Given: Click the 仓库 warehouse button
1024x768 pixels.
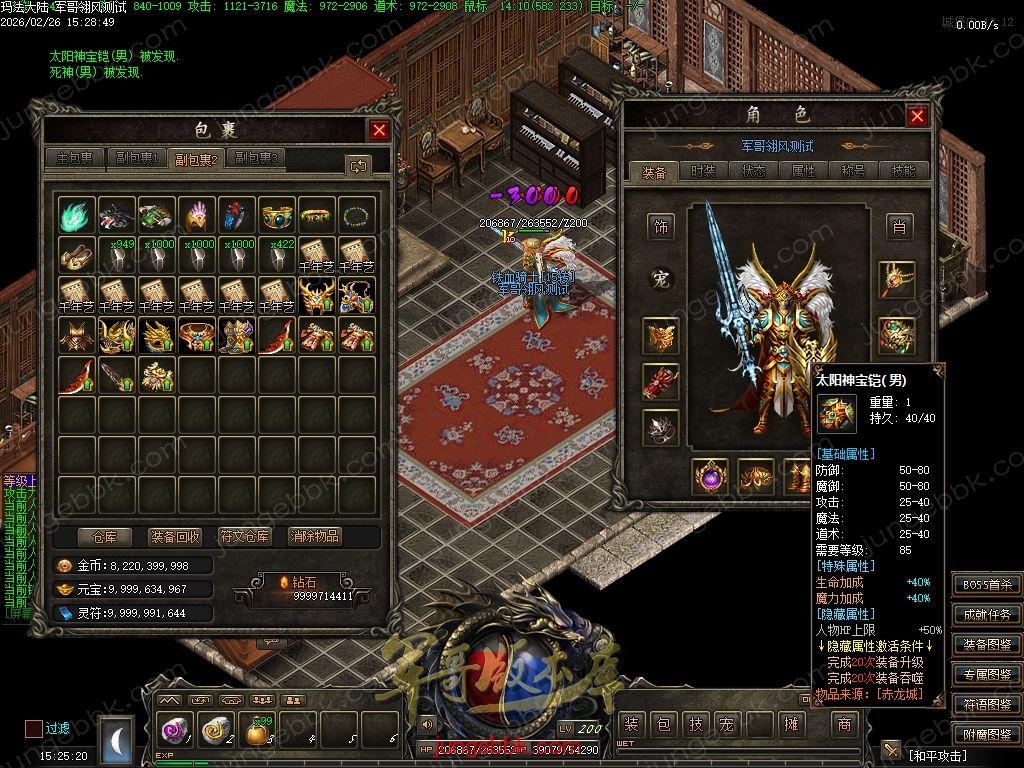Looking at the screenshot, I should pyautogui.click(x=104, y=536).
